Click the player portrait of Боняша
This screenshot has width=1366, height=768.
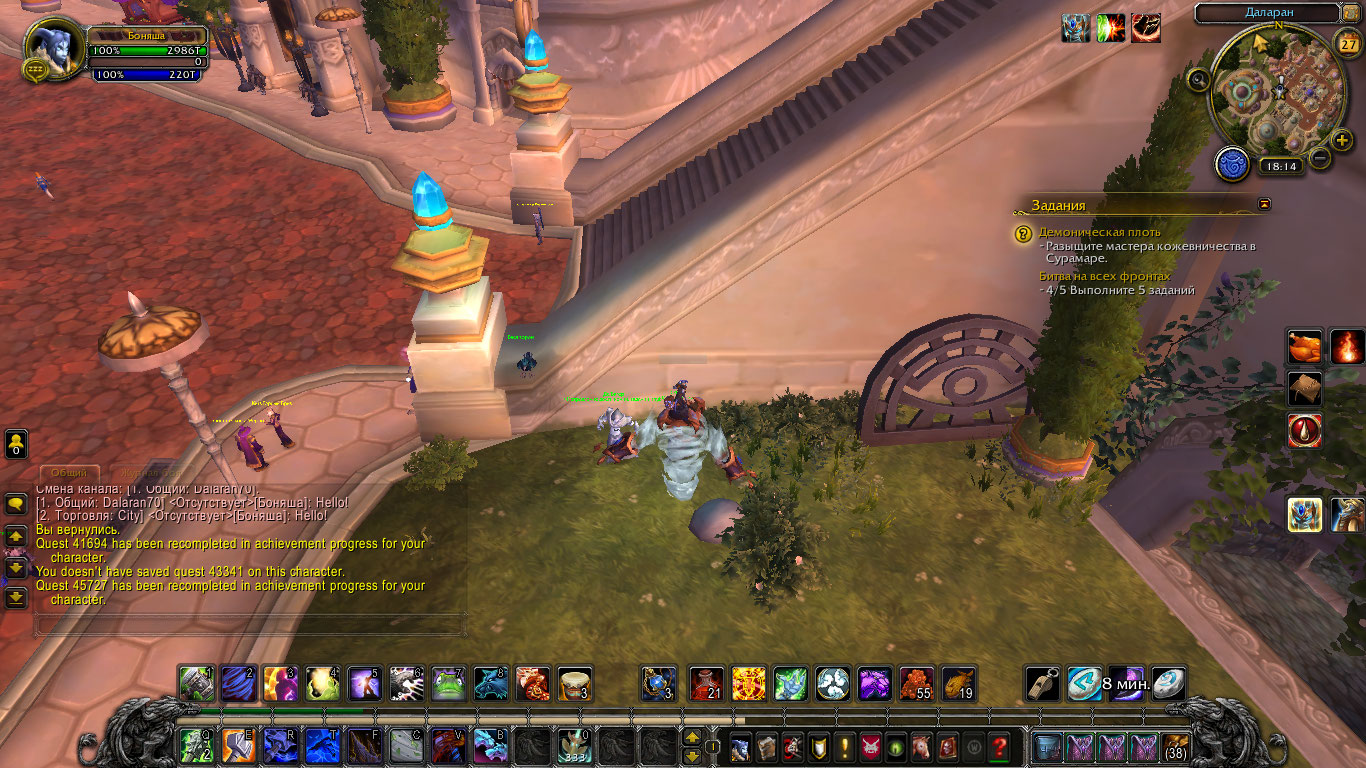[53, 48]
